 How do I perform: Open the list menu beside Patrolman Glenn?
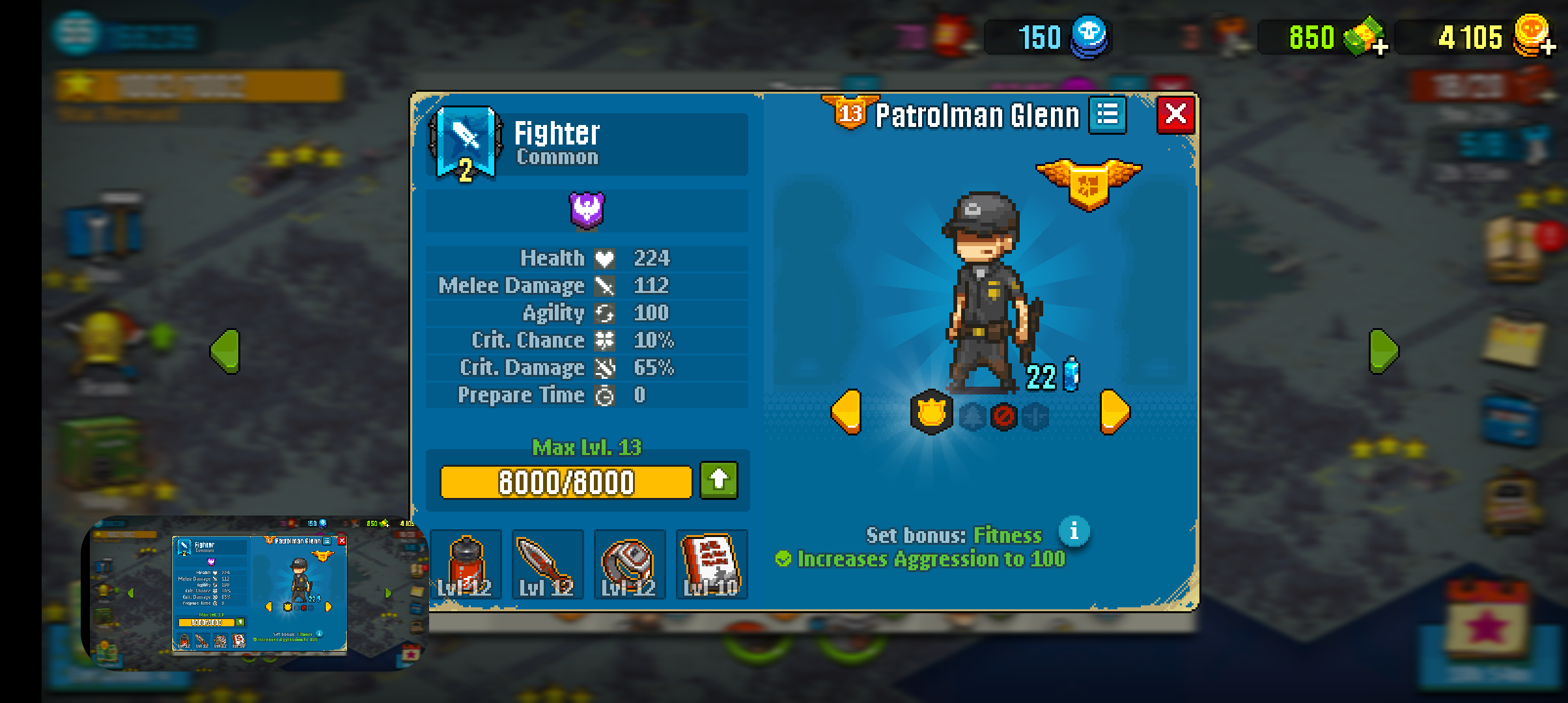pyautogui.click(x=1108, y=115)
